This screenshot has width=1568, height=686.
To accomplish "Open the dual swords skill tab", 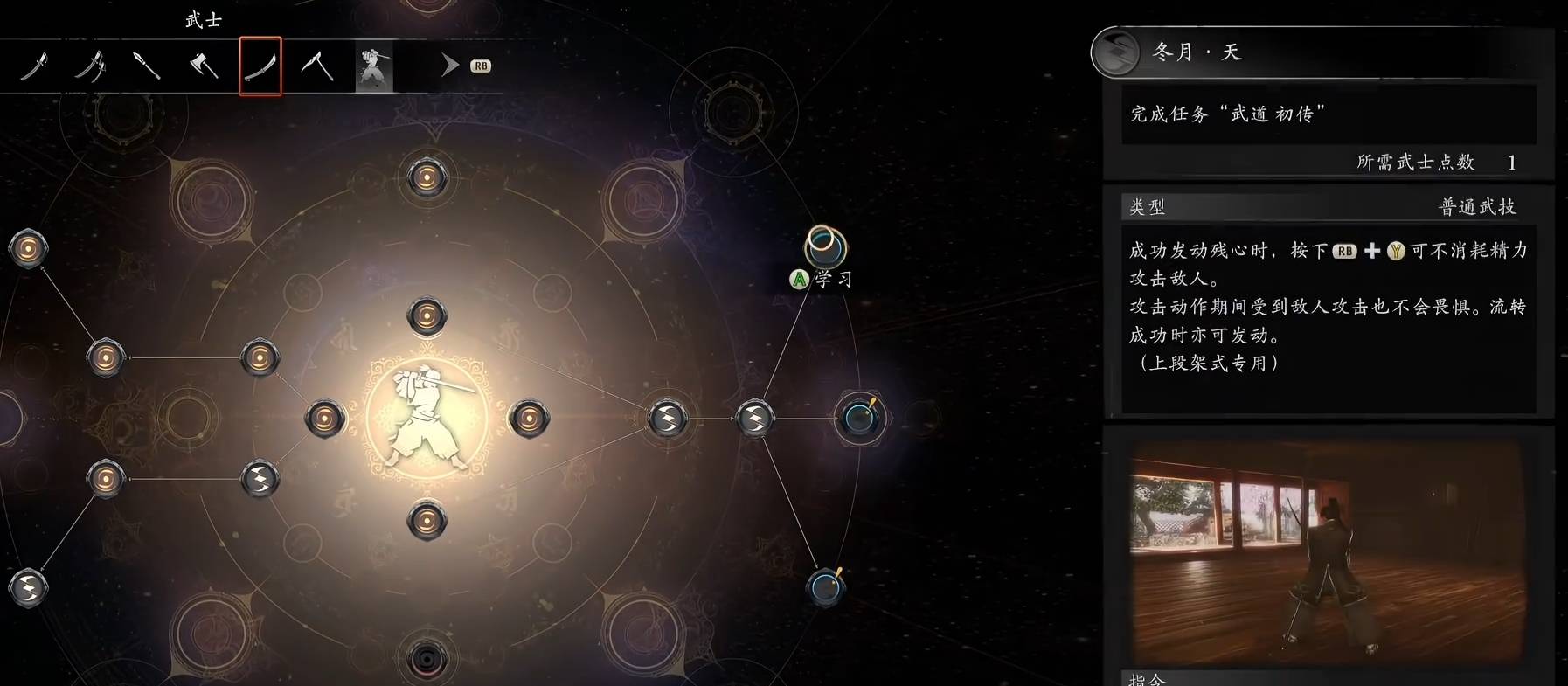I will click(x=90, y=66).
